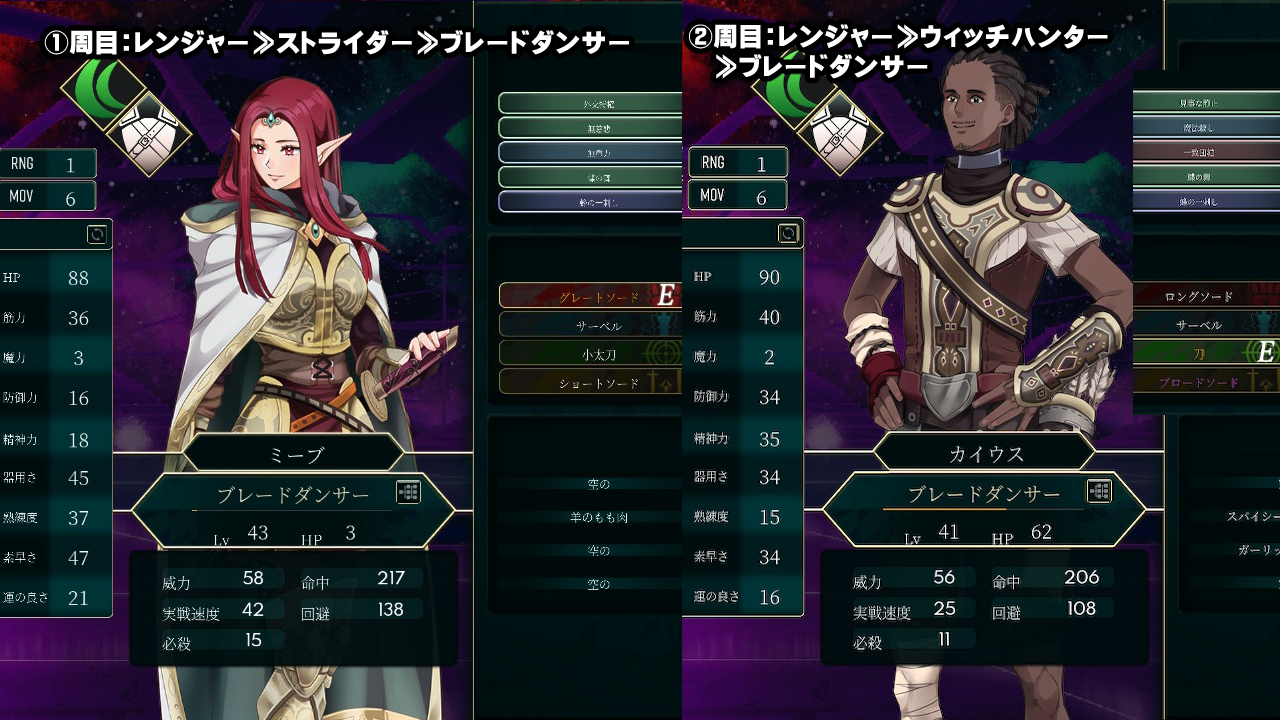Toggle stat view icon above ミーブ's HP
The width and height of the screenshot is (1280, 720).
point(97,235)
